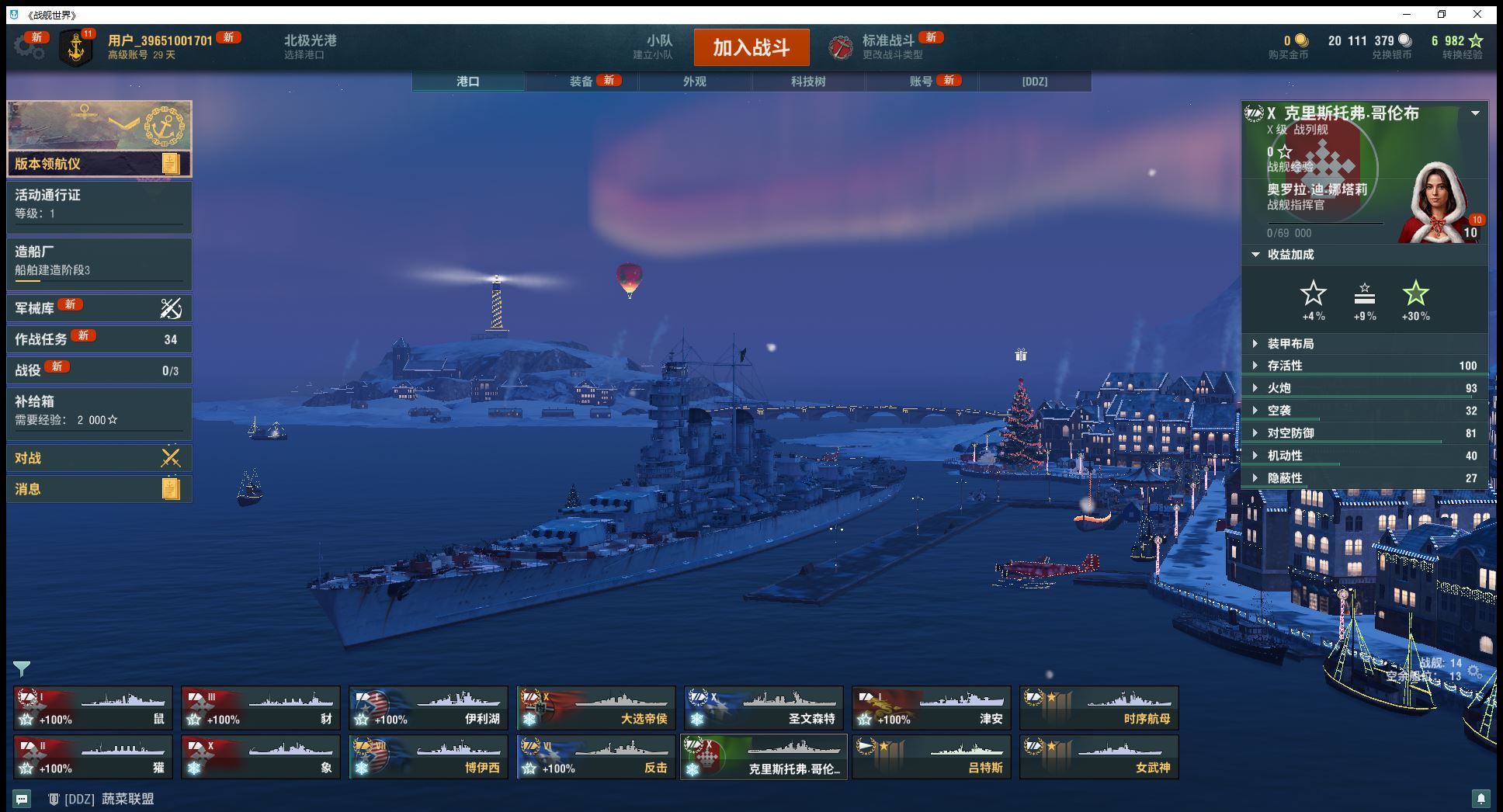Close the game window
Image resolution: width=1503 pixels, height=812 pixels.
[x=1477, y=14]
